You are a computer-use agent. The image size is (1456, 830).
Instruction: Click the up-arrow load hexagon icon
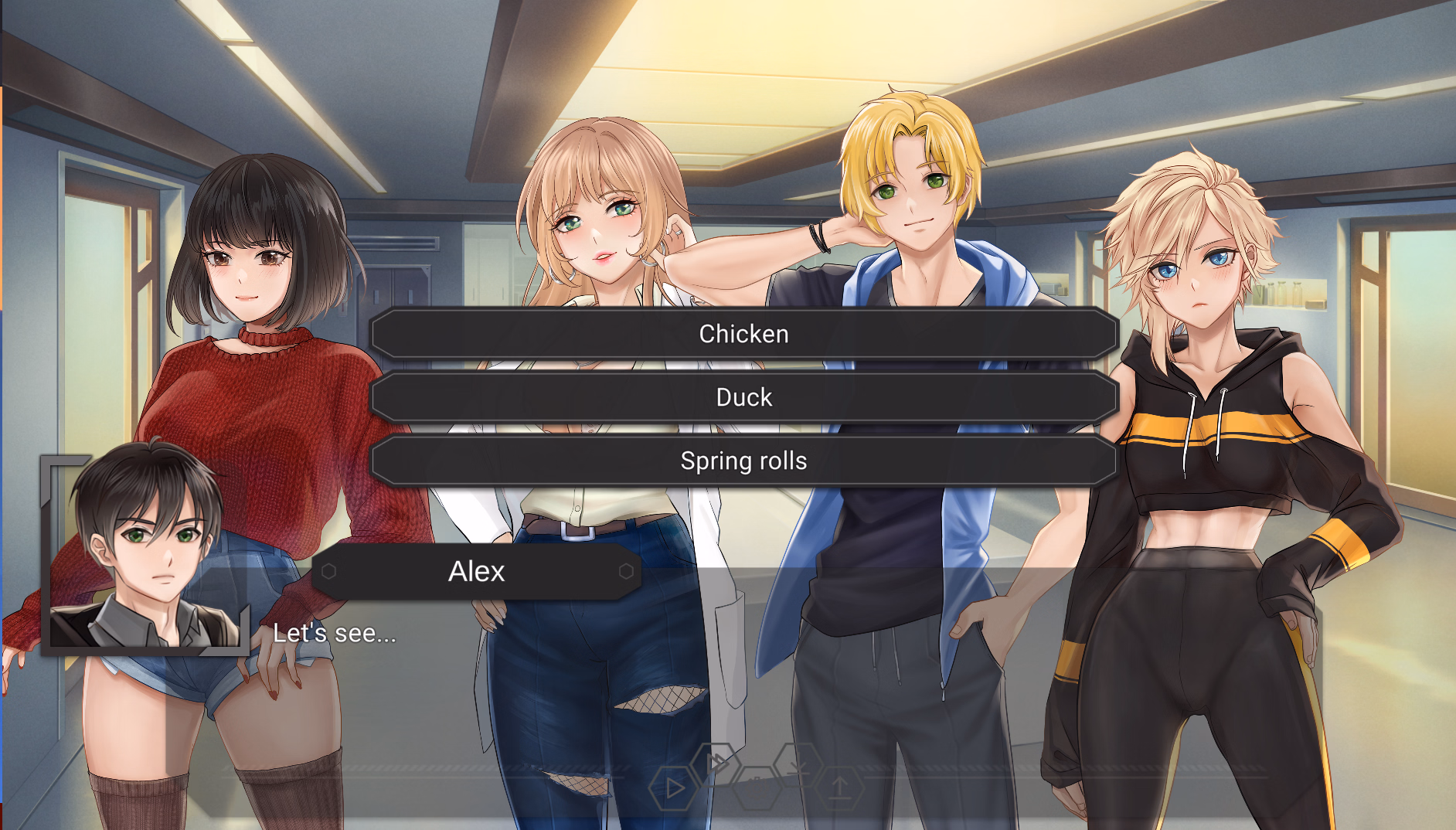click(x=840, y=787)
